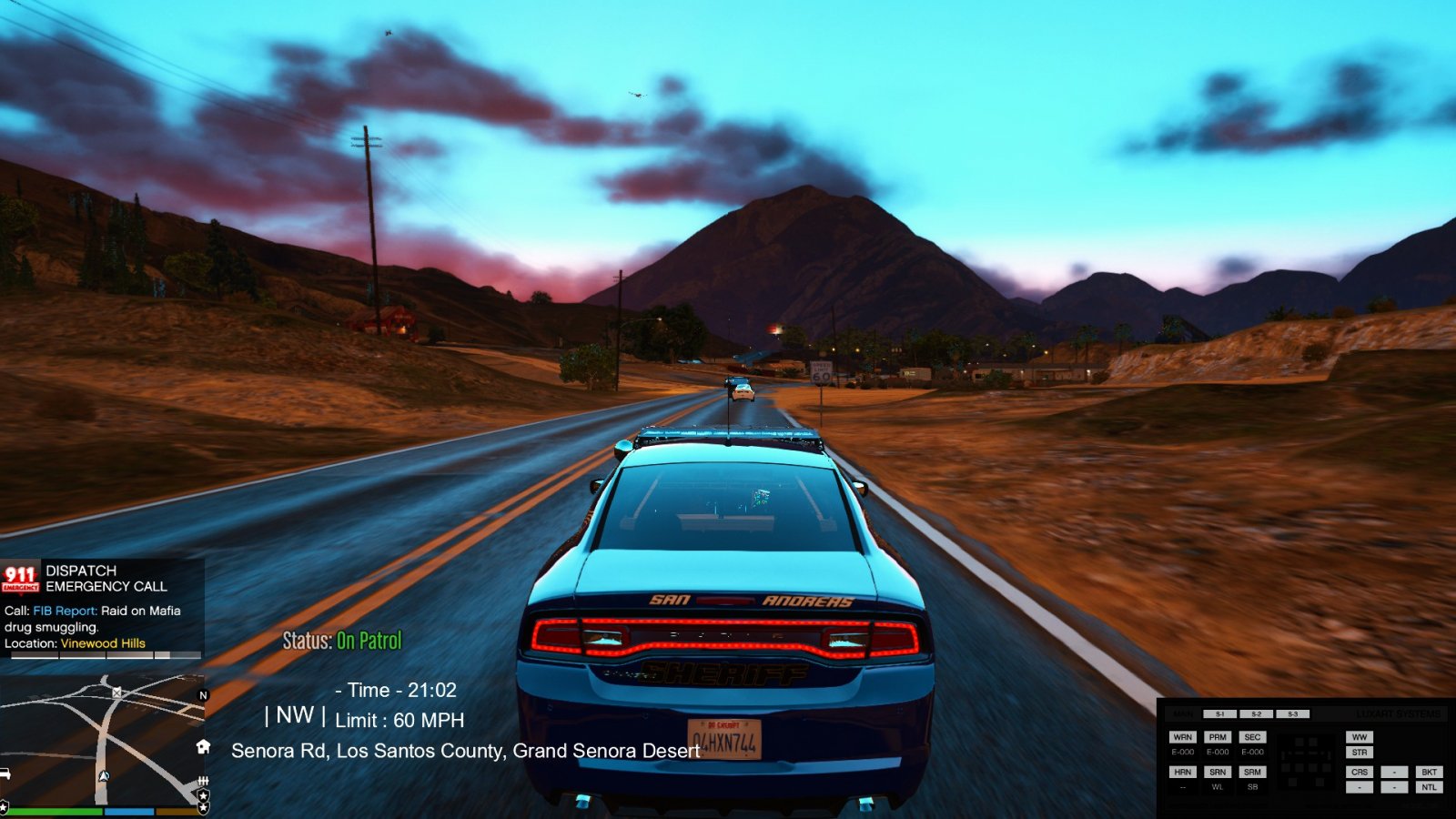Select the house marker on the minimap
Viewport: 1456px width, 819px height.
[203, 746]
